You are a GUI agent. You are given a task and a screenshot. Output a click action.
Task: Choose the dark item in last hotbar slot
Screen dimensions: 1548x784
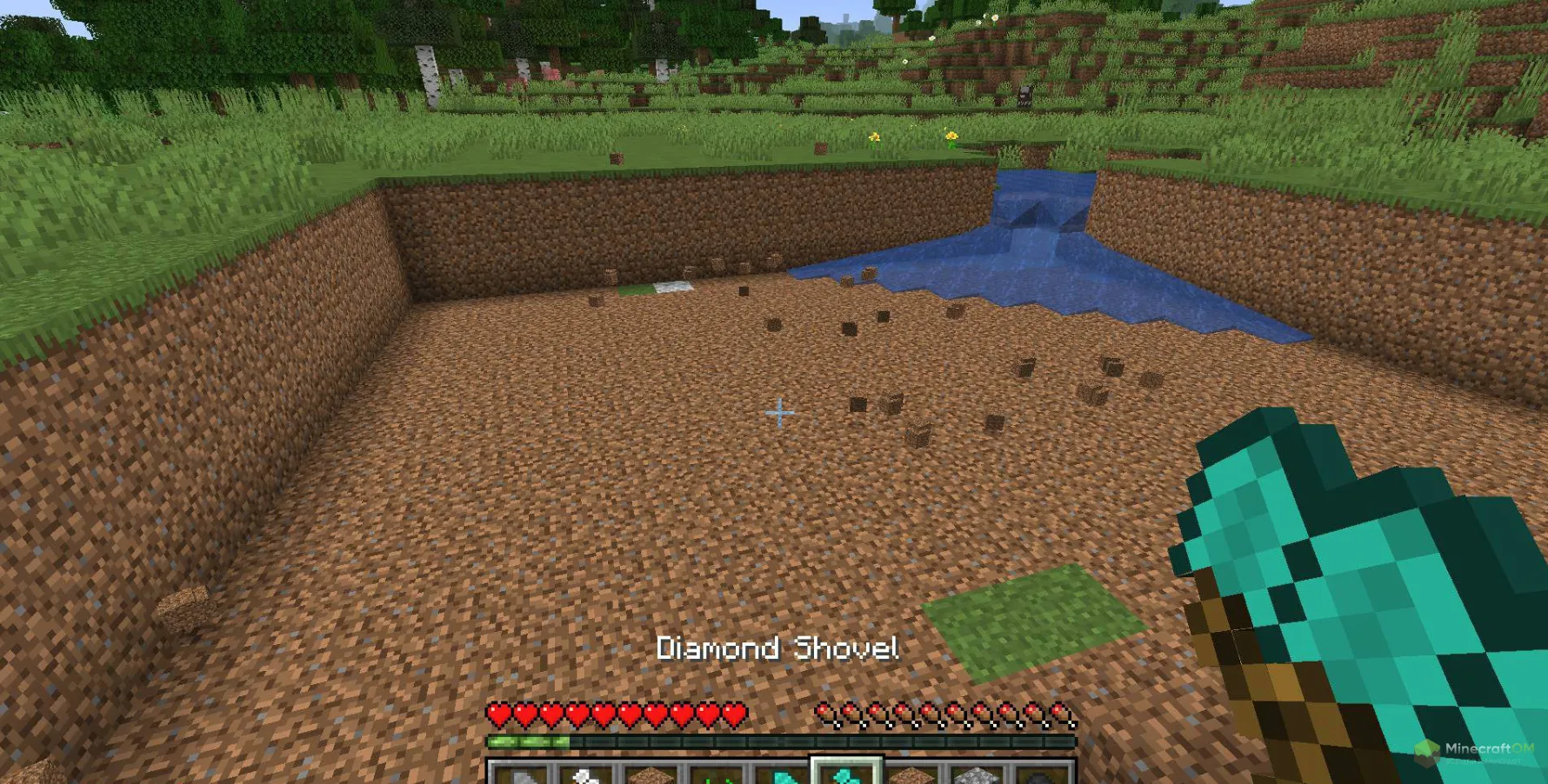click(1041, 775)
